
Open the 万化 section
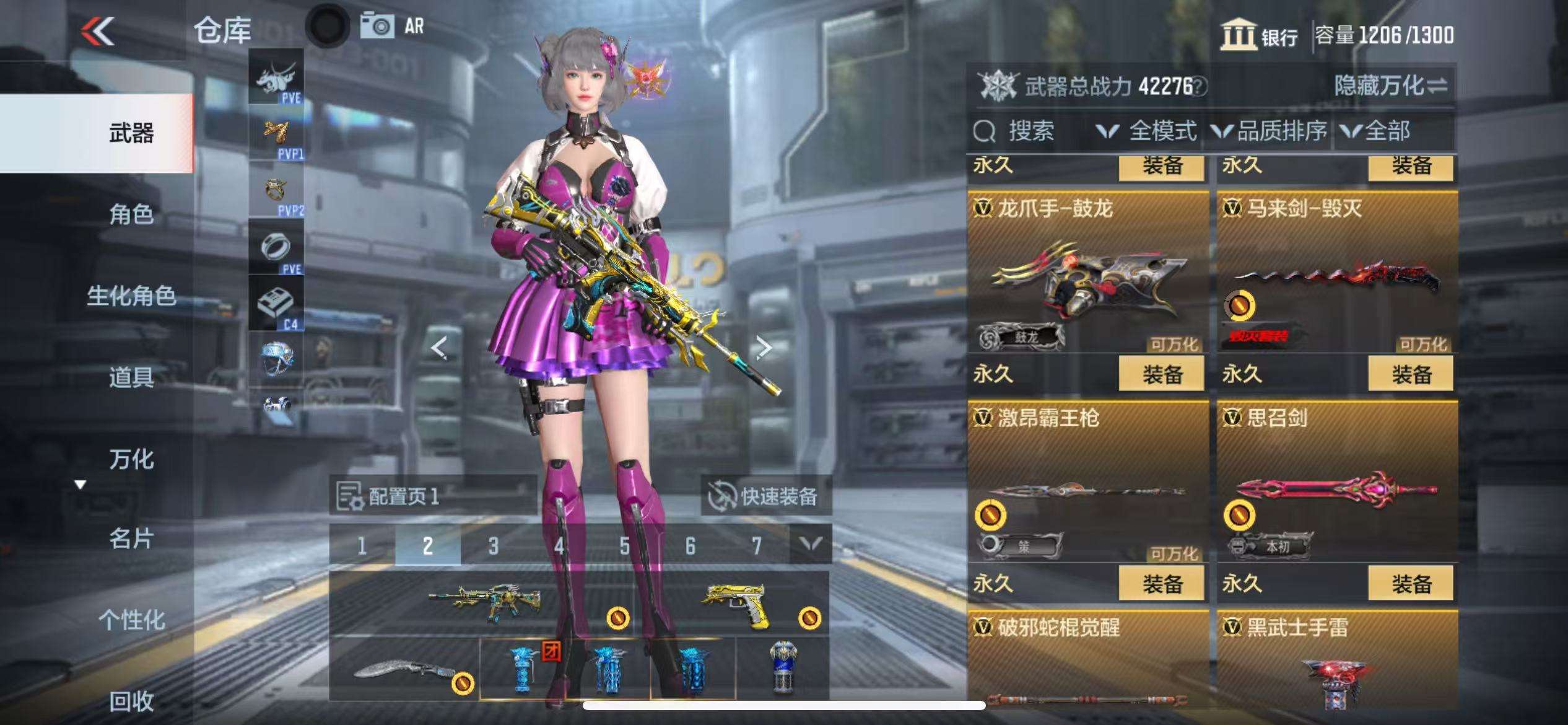click(x=131, y=459)
